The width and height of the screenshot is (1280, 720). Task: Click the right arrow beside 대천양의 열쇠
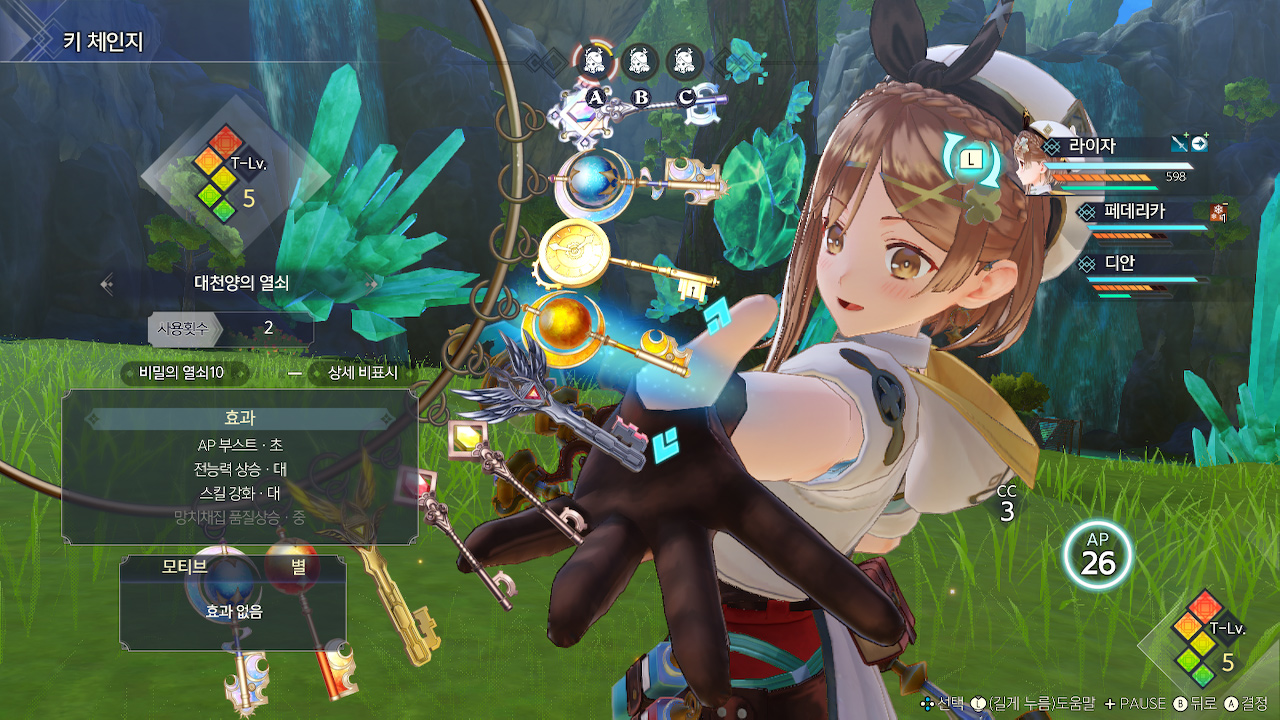[x=372, y=284]
